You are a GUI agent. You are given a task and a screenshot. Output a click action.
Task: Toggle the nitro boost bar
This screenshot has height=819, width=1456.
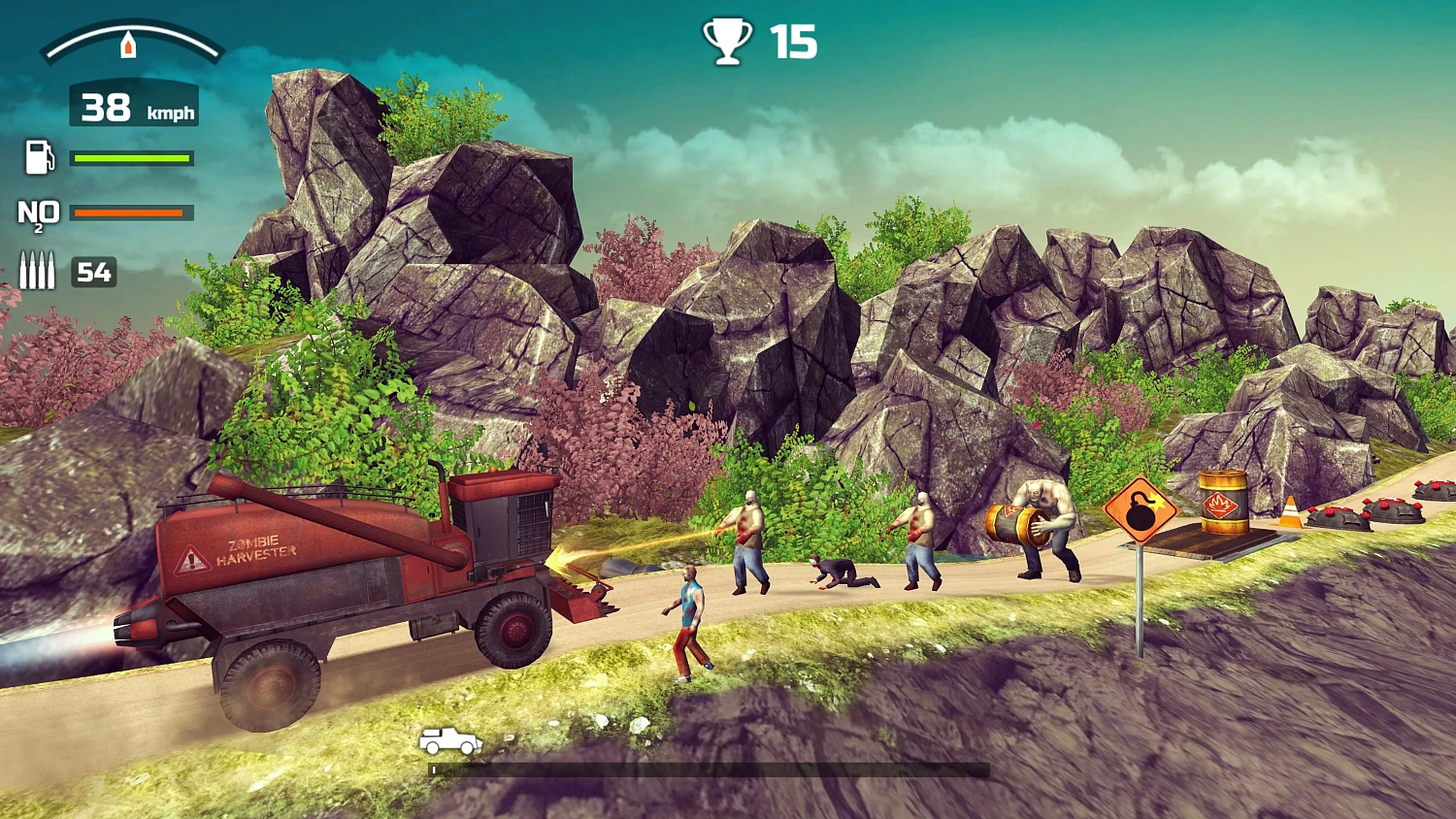tap(131, 212)
